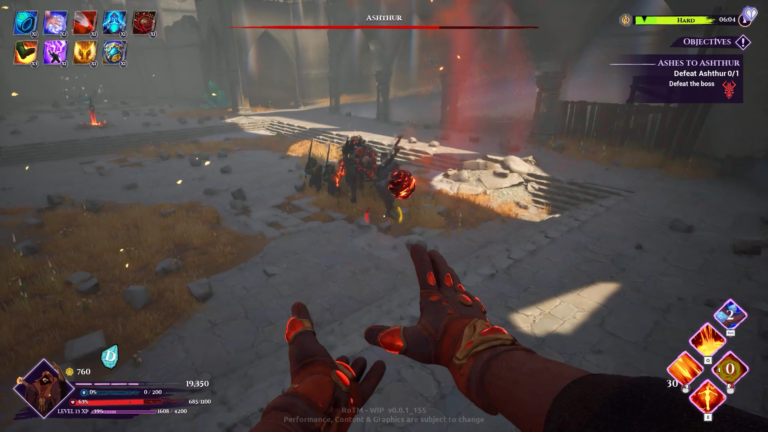
Task: Inspect the golden fiery wings buff icon
Action: coord(85,52)
